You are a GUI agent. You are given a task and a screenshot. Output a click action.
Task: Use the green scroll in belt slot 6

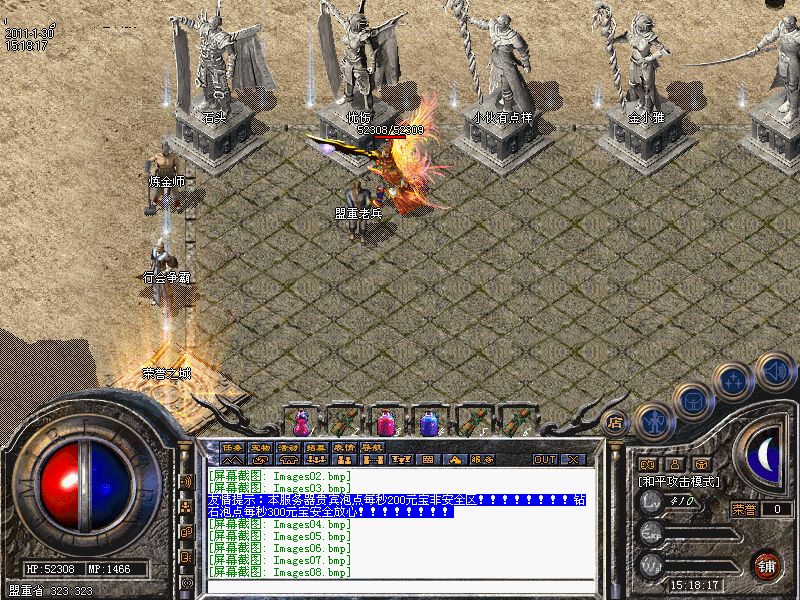(514, 422)
